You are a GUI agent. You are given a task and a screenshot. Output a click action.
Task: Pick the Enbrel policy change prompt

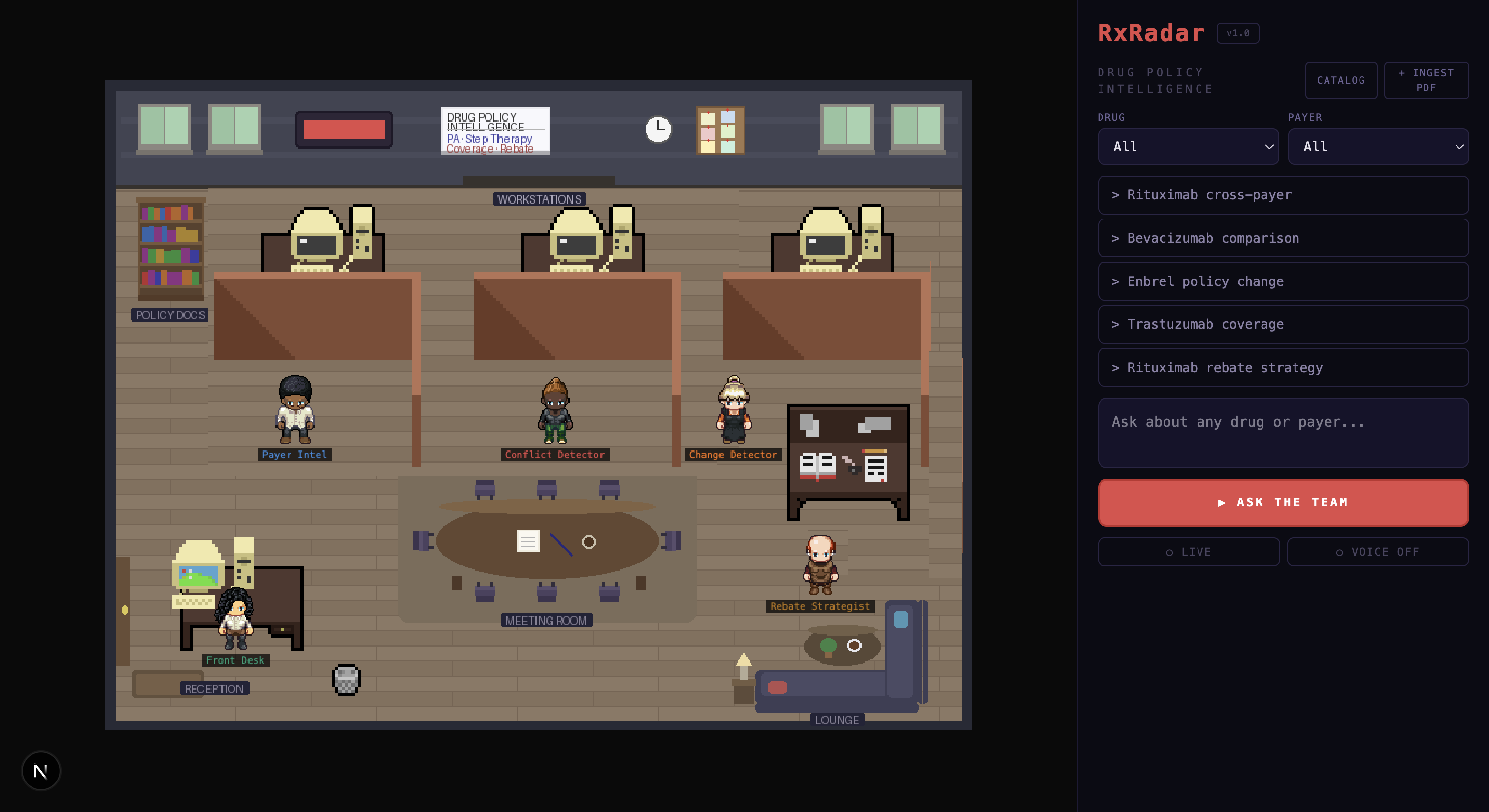[x=1283, y=281]
